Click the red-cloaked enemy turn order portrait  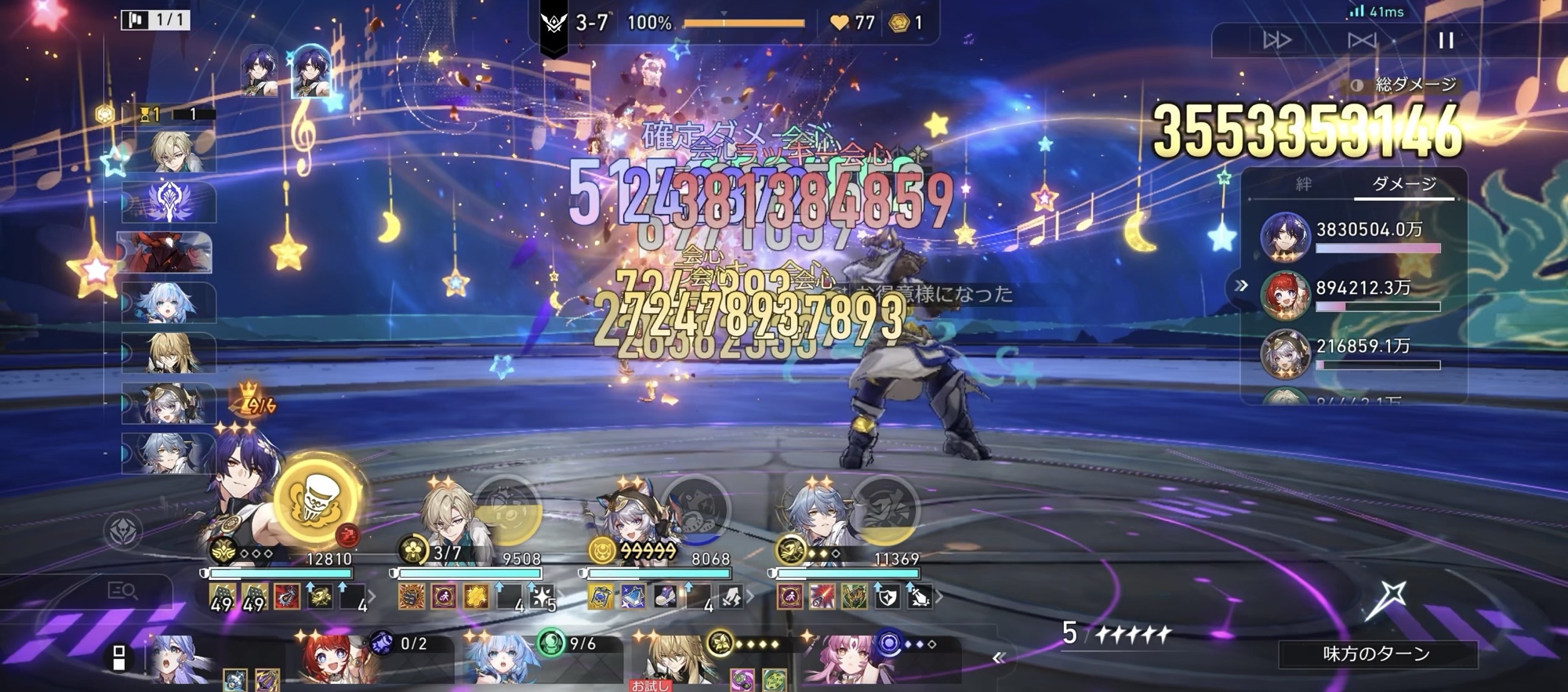[166, 252]
